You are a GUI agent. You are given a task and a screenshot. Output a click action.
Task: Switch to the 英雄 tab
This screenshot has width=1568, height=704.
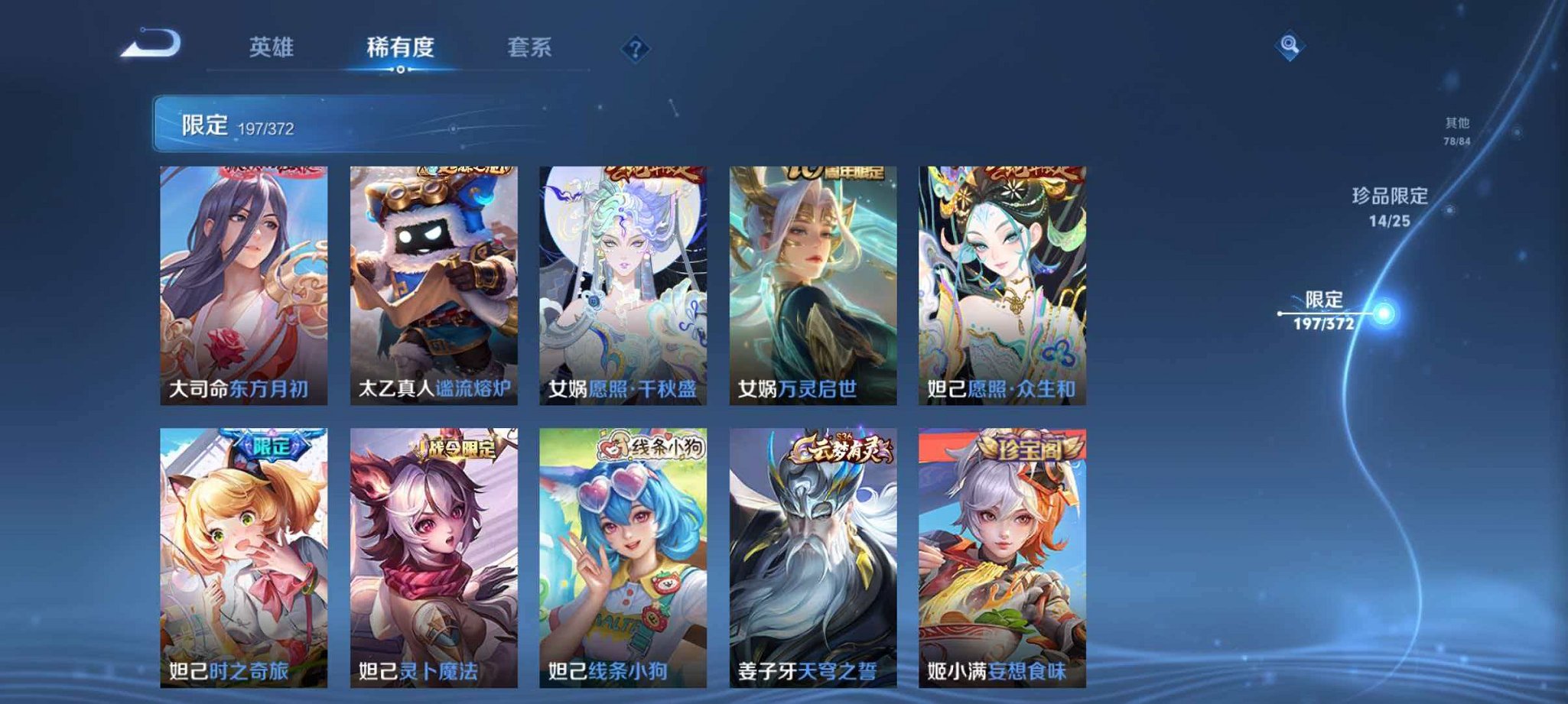point(272,47)
